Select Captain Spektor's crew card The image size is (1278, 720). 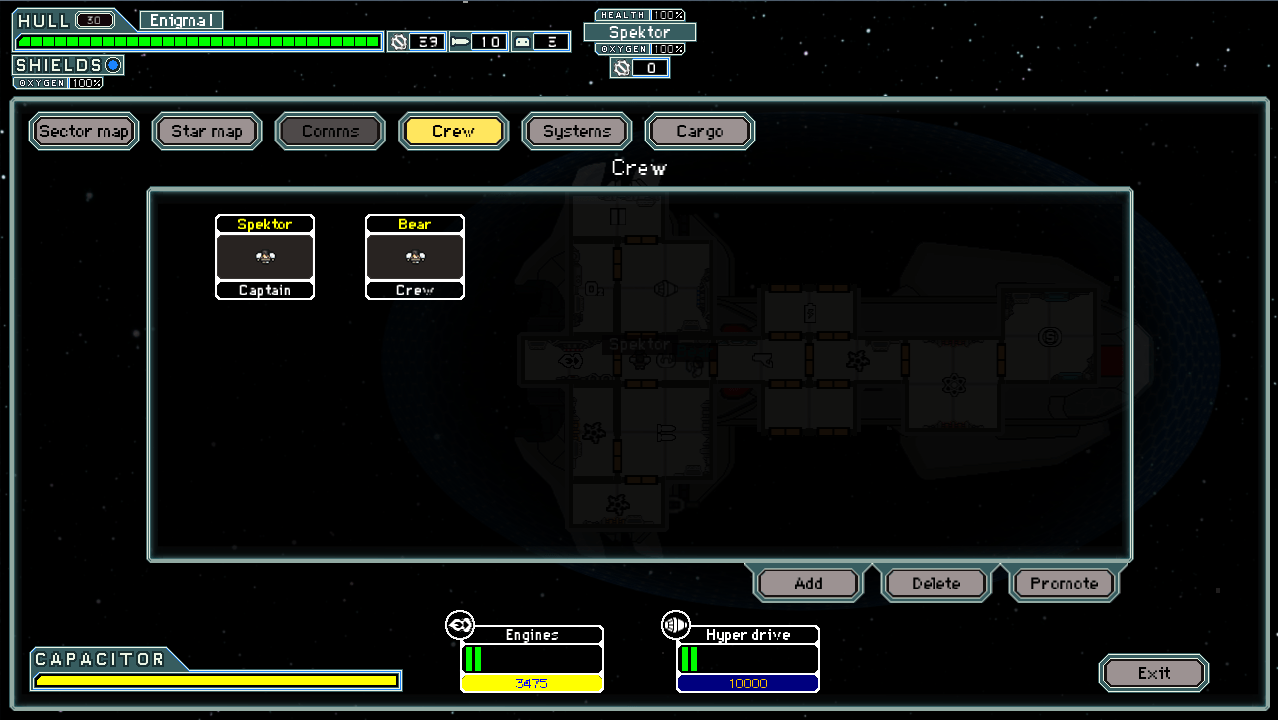(x=265, y=257)
